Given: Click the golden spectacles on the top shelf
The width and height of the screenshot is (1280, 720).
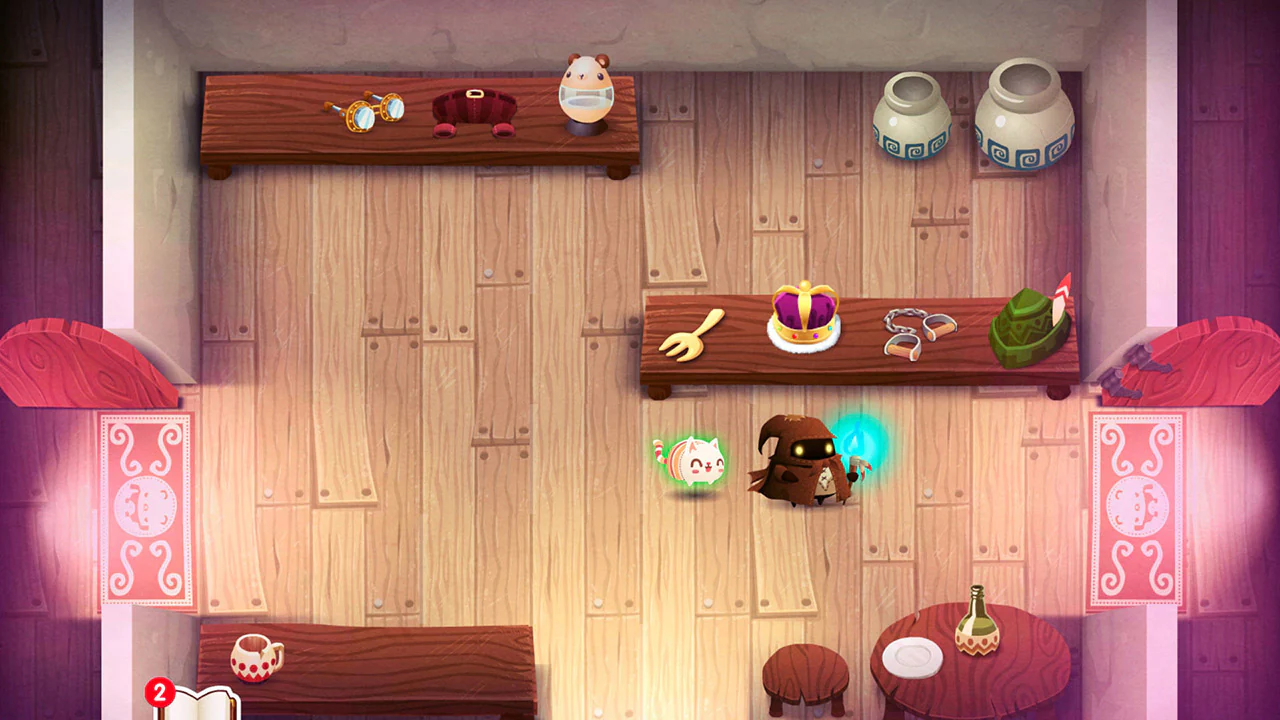Looking at the screenshot, I should click(x=365, y=113).
